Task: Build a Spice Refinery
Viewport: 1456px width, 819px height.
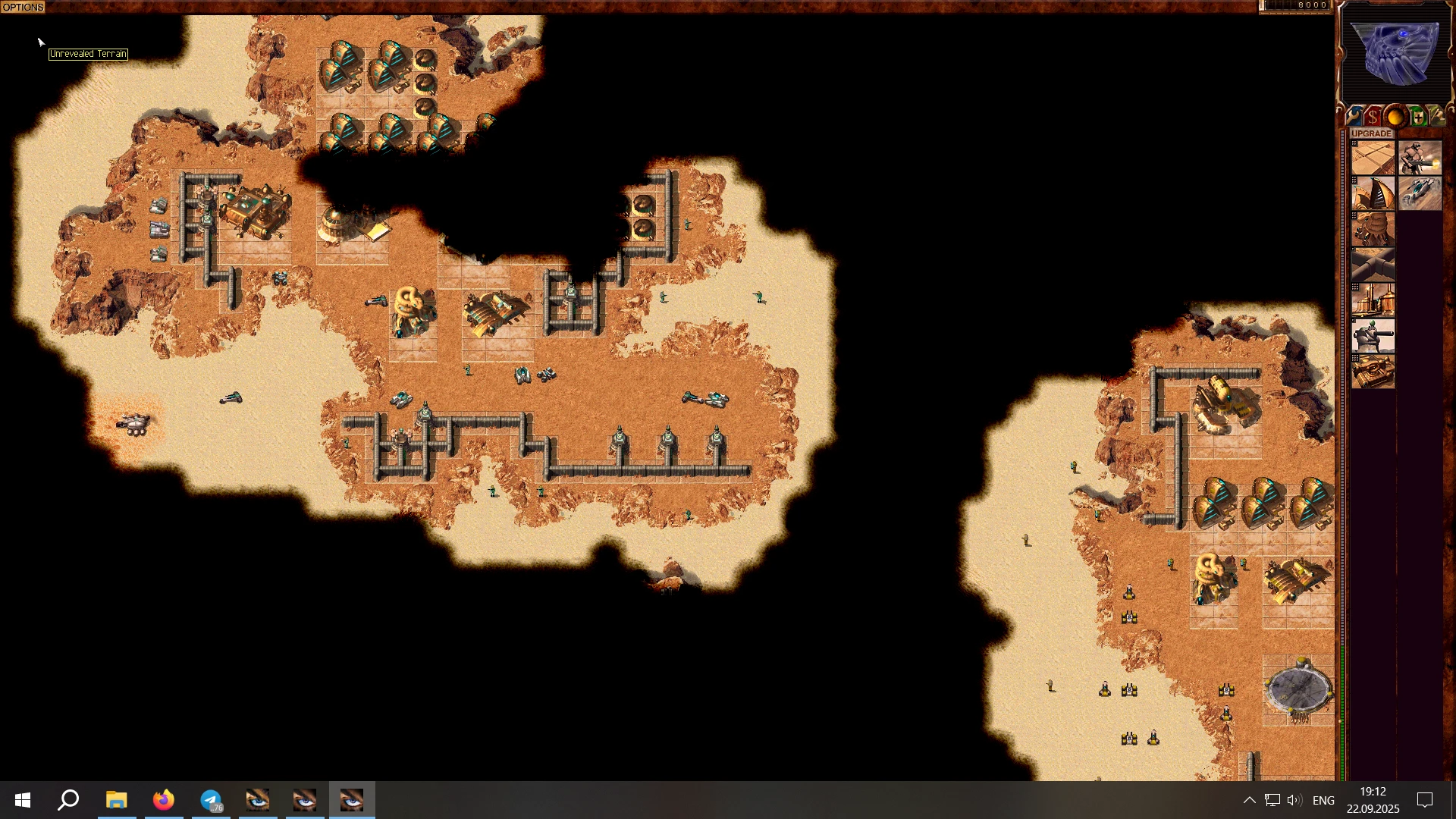Action: tap(1373, 300)
